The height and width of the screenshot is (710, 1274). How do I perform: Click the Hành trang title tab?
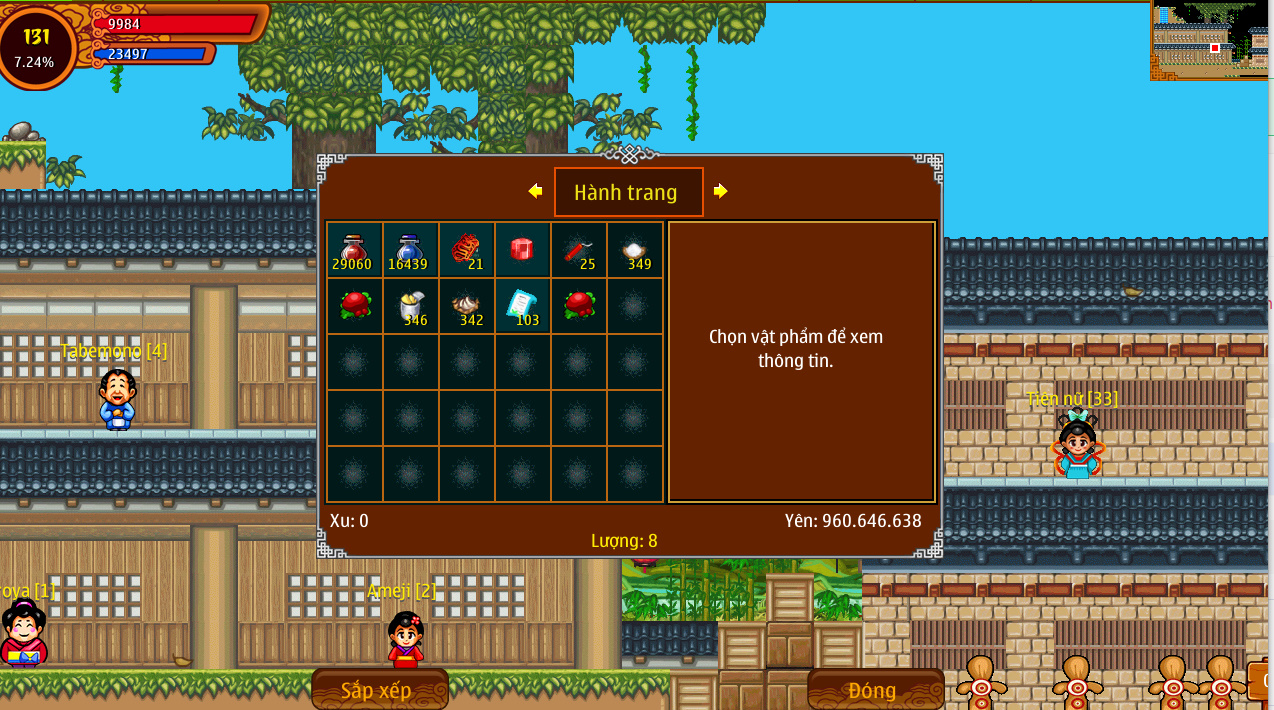[628, 192]
